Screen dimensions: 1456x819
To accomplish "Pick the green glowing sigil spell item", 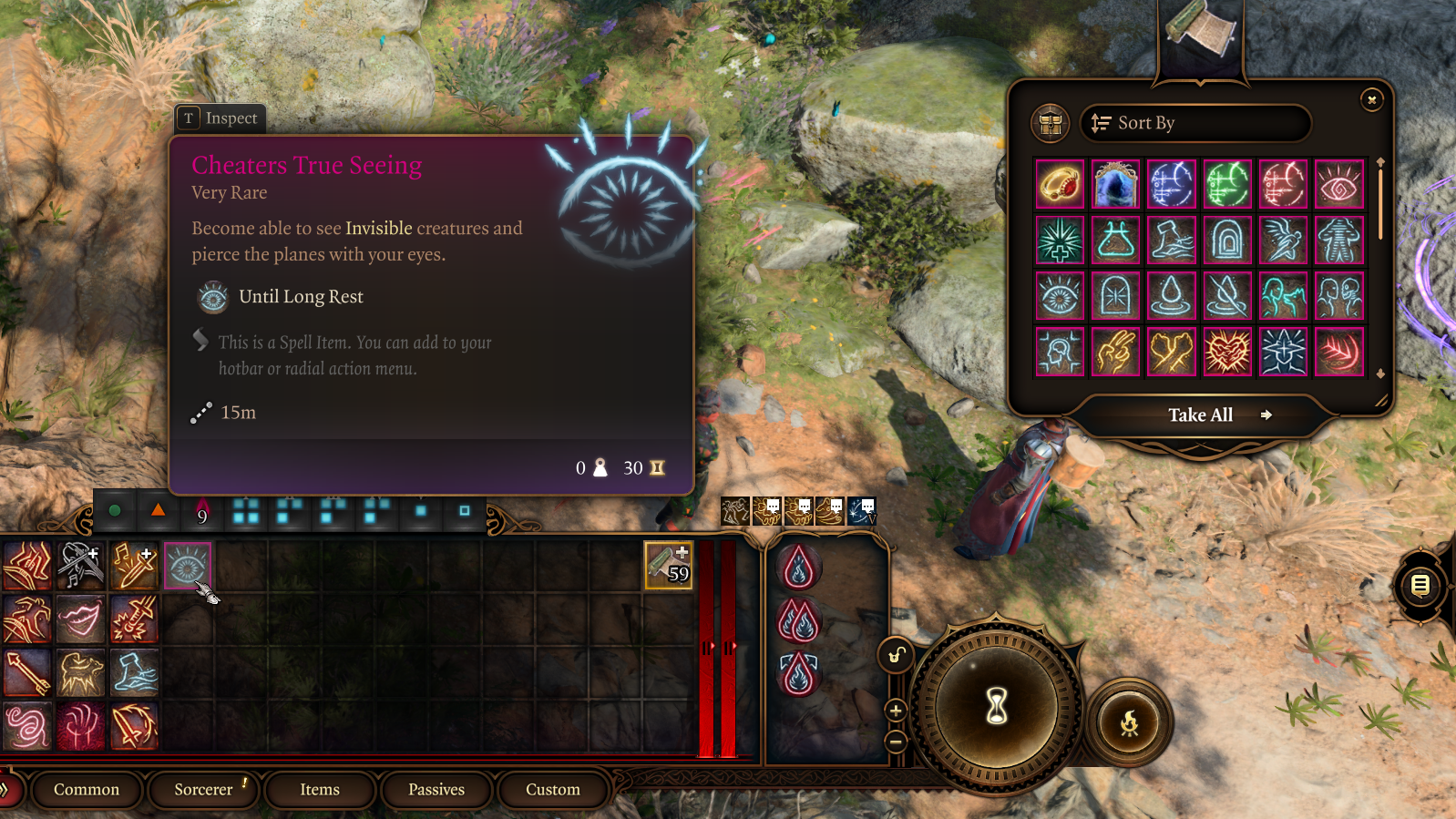I will pyautogui.click(x=1227, y=185).
